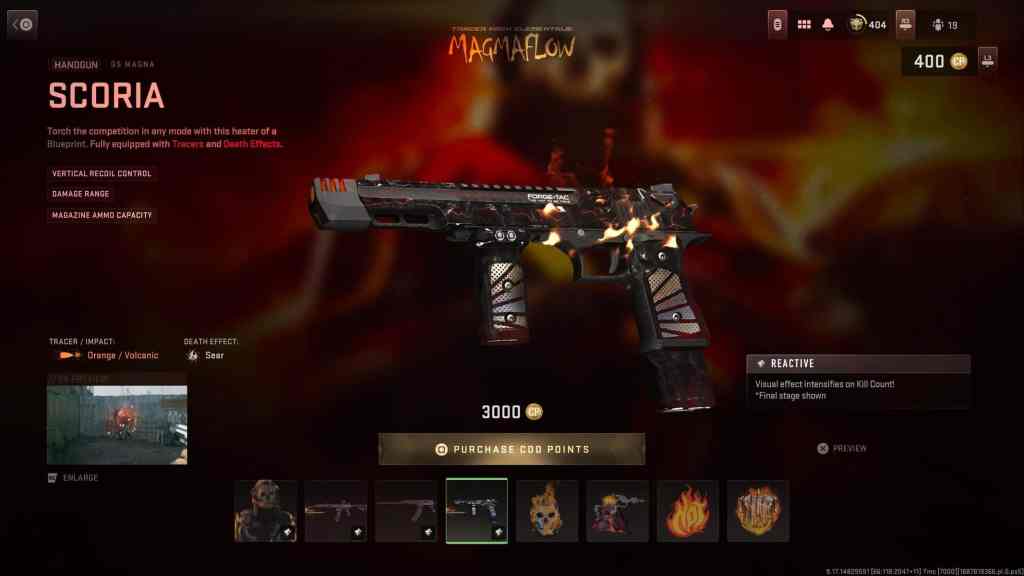Click the Enlarge label under the preview
Viewport: 1024px width, 576px height.
(x=74, y=478)
